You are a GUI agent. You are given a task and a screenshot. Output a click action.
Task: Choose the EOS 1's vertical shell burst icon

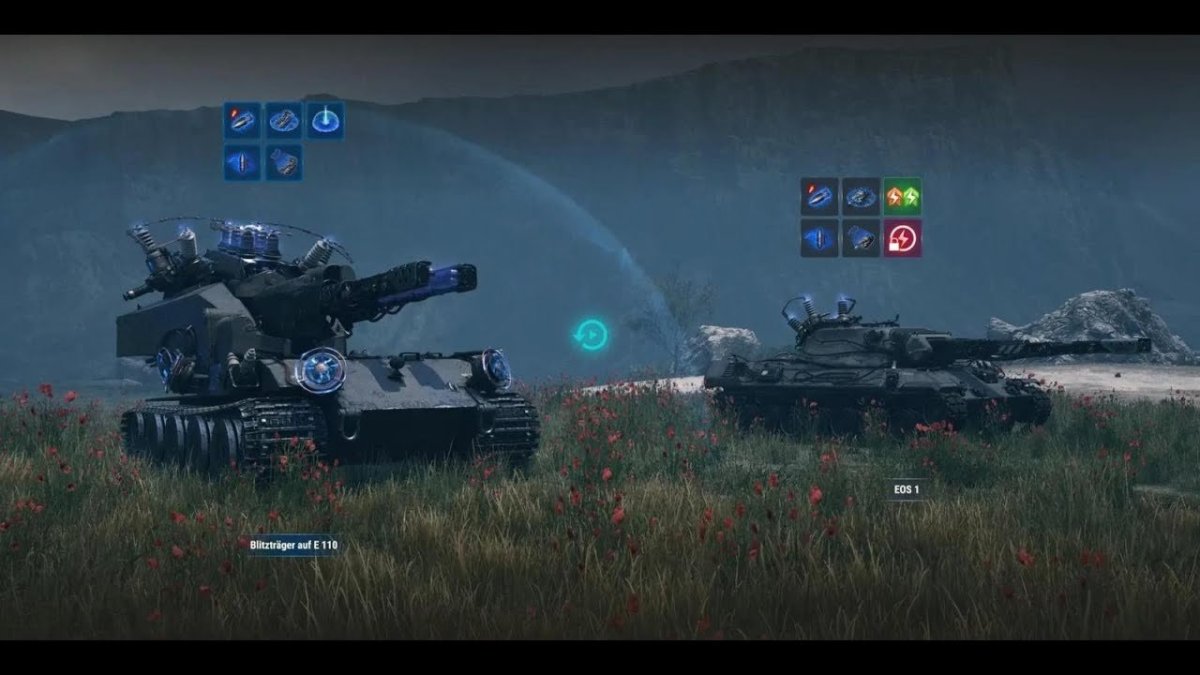coord(819,238)
